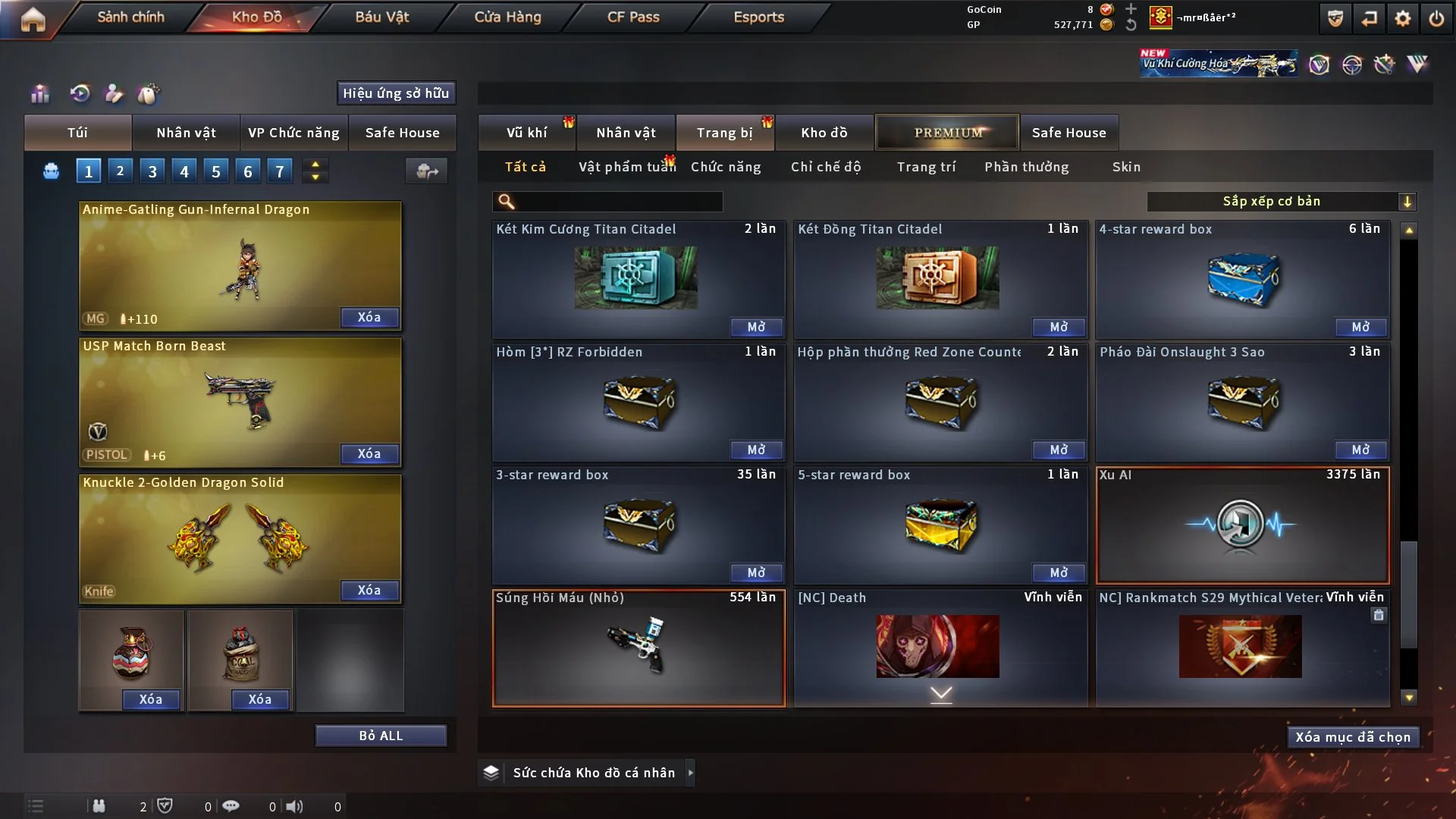Switch to bag number 3
The image size is (1456, 819).
pyautogui.click(x=152, y=171)
